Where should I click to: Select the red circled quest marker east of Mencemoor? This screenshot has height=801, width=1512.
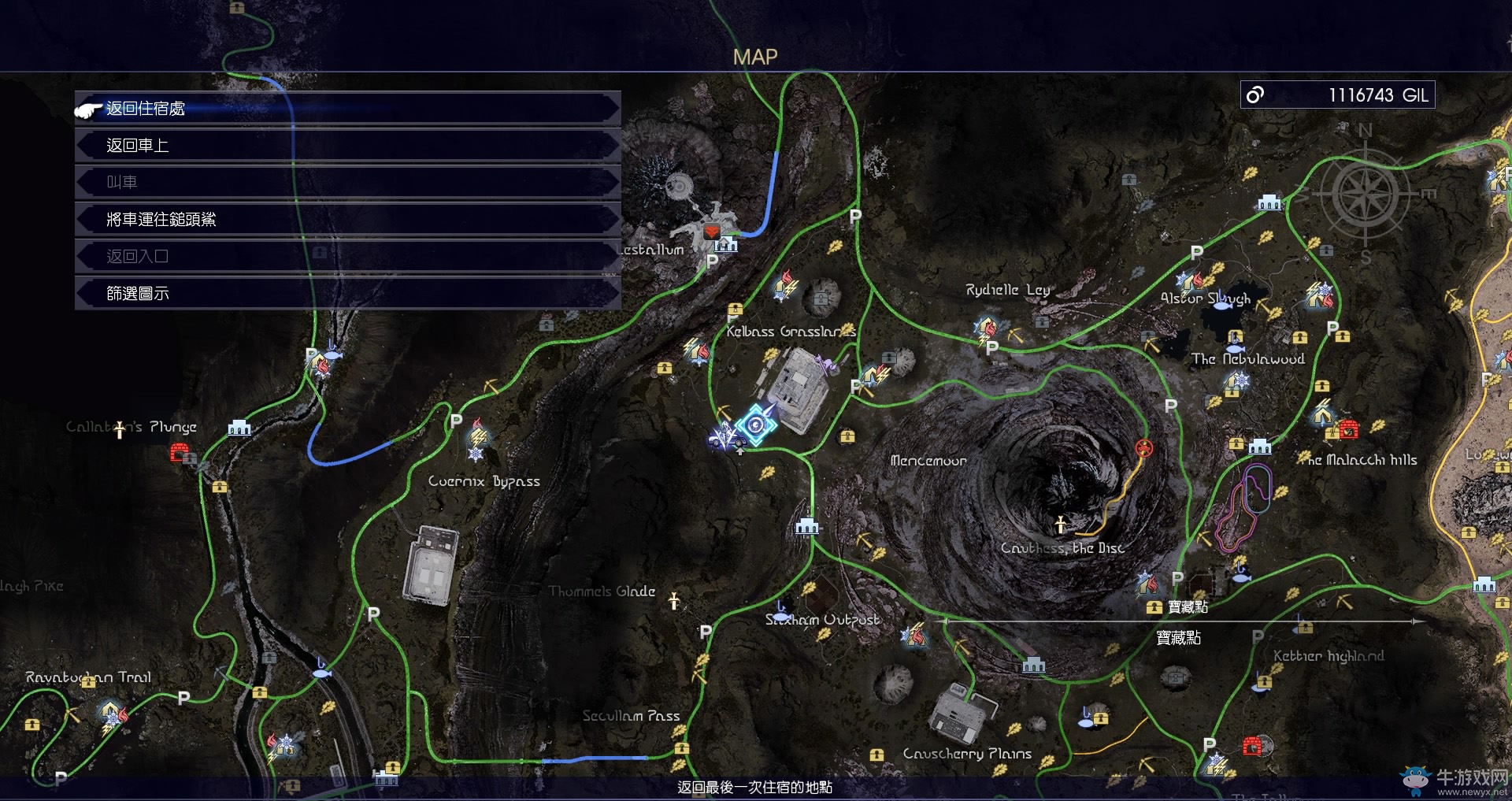[1144, 448]
